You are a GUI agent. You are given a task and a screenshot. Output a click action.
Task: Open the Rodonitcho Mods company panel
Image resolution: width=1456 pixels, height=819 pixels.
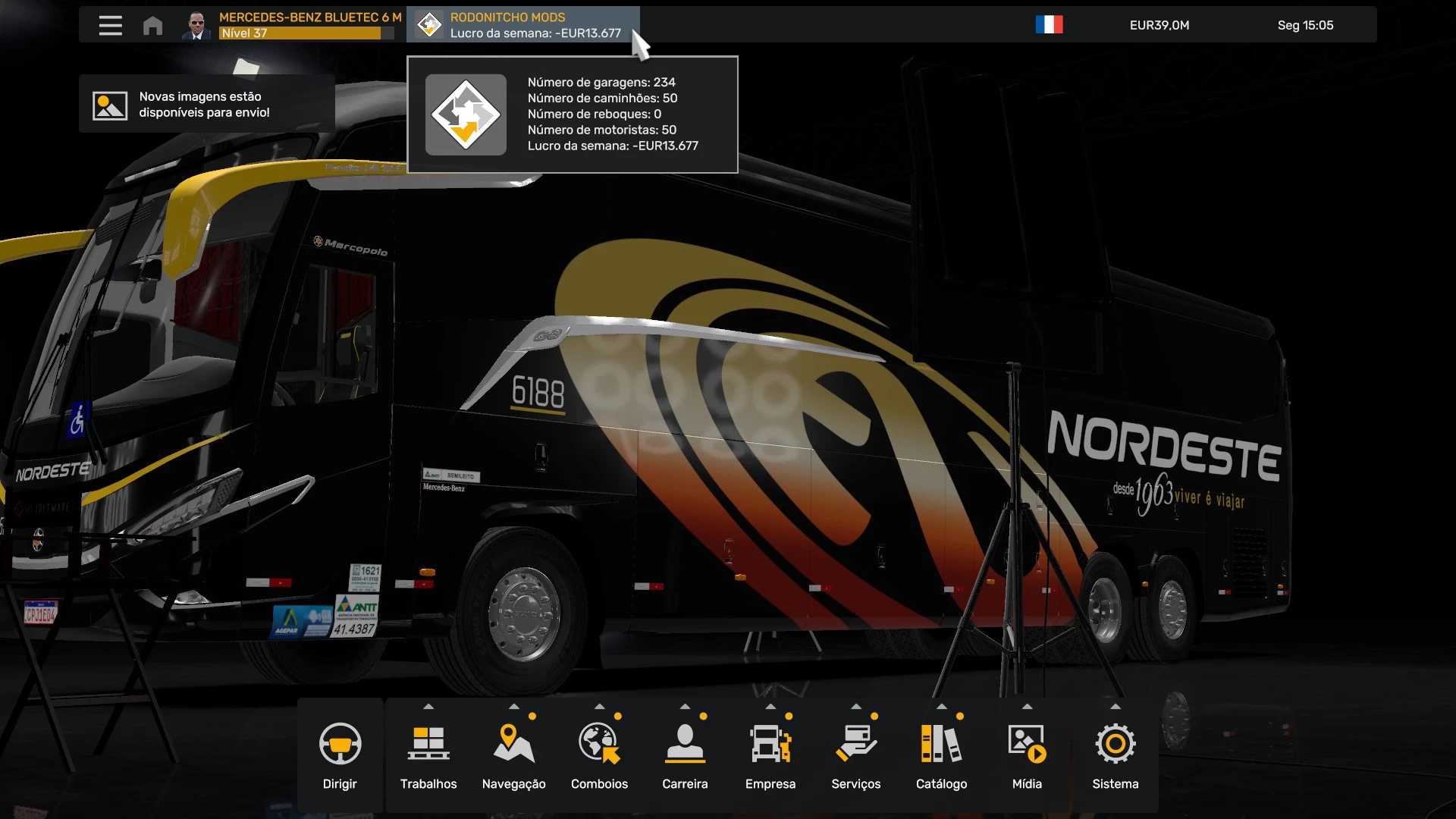522,25
